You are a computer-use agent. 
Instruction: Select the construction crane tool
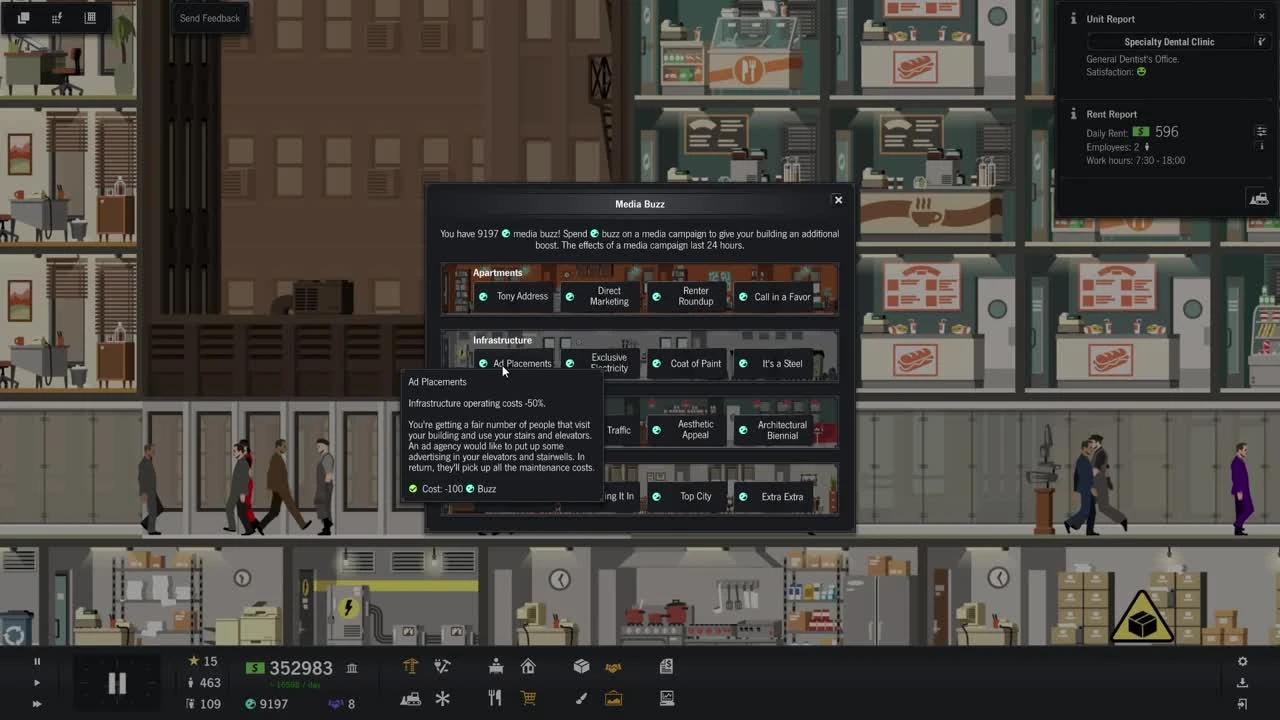click(409, 666)
